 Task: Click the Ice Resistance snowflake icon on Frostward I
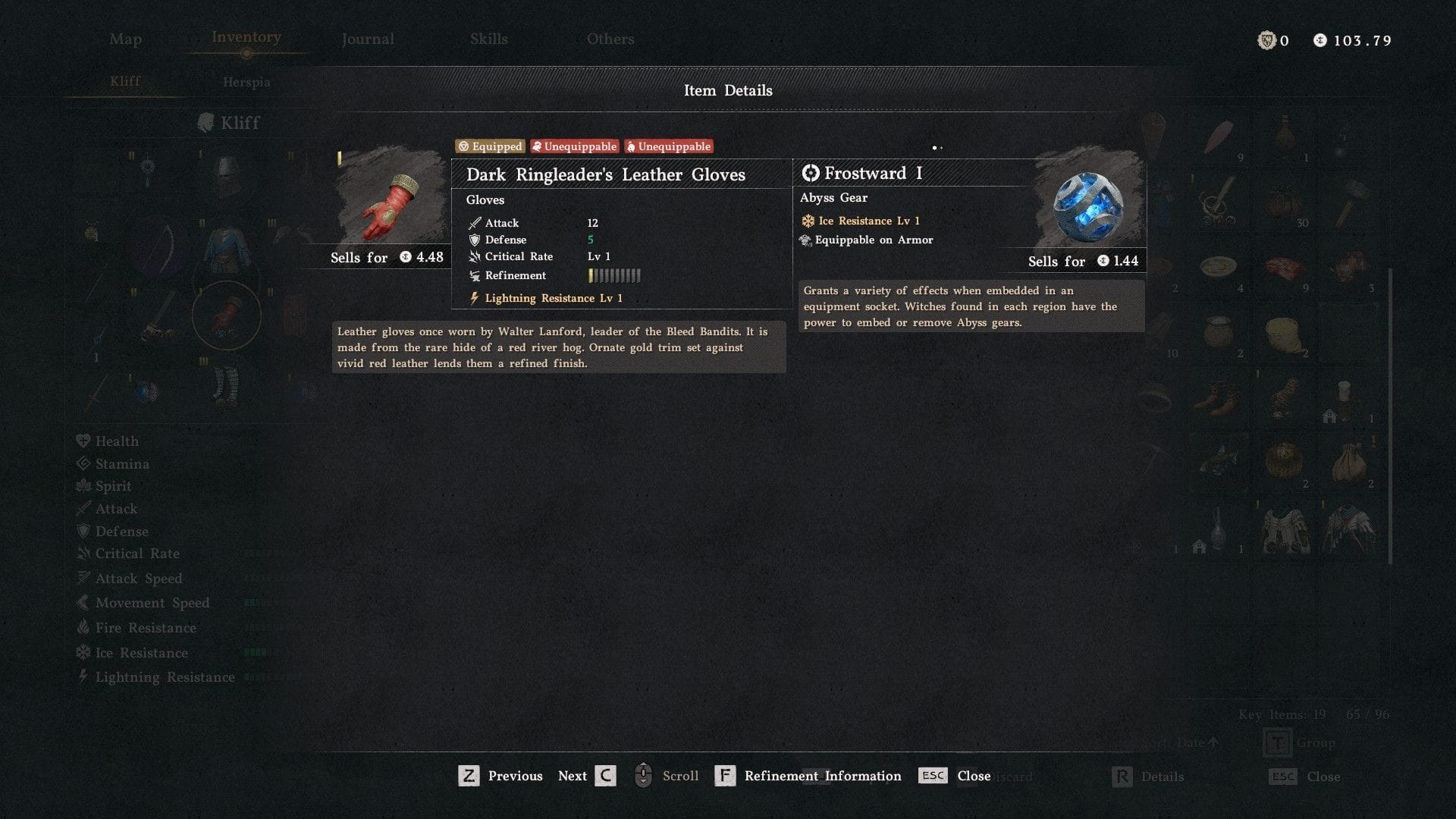tap(806, 221)
